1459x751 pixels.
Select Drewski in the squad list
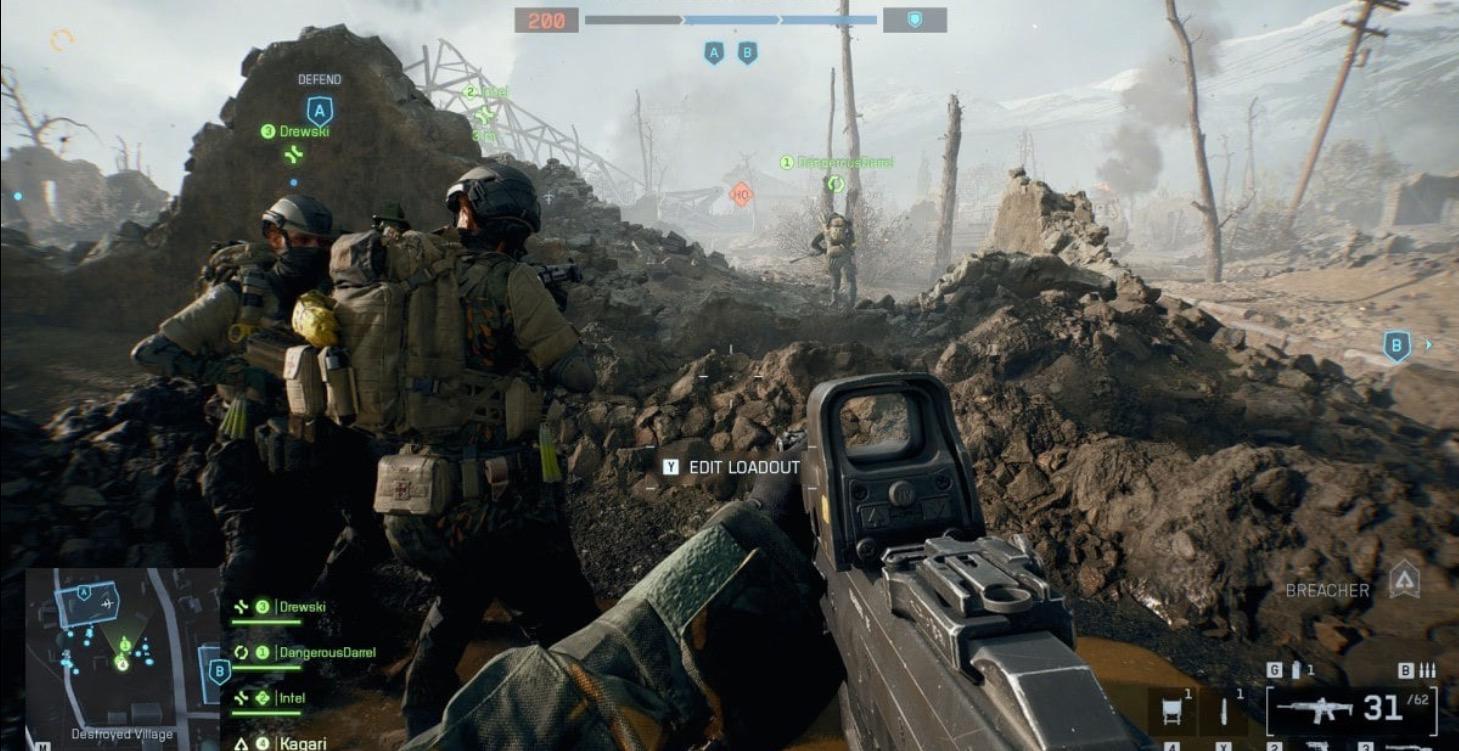tap(302, 606)
